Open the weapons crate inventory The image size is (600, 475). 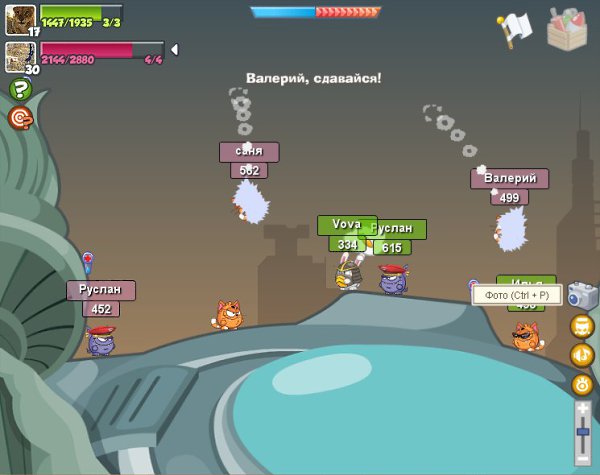pyautogui.click(x=569, y=28)
